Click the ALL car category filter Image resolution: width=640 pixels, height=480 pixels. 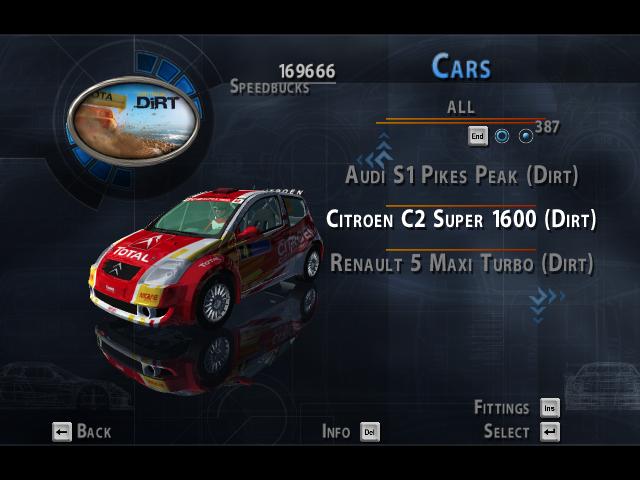coord(461,107)
